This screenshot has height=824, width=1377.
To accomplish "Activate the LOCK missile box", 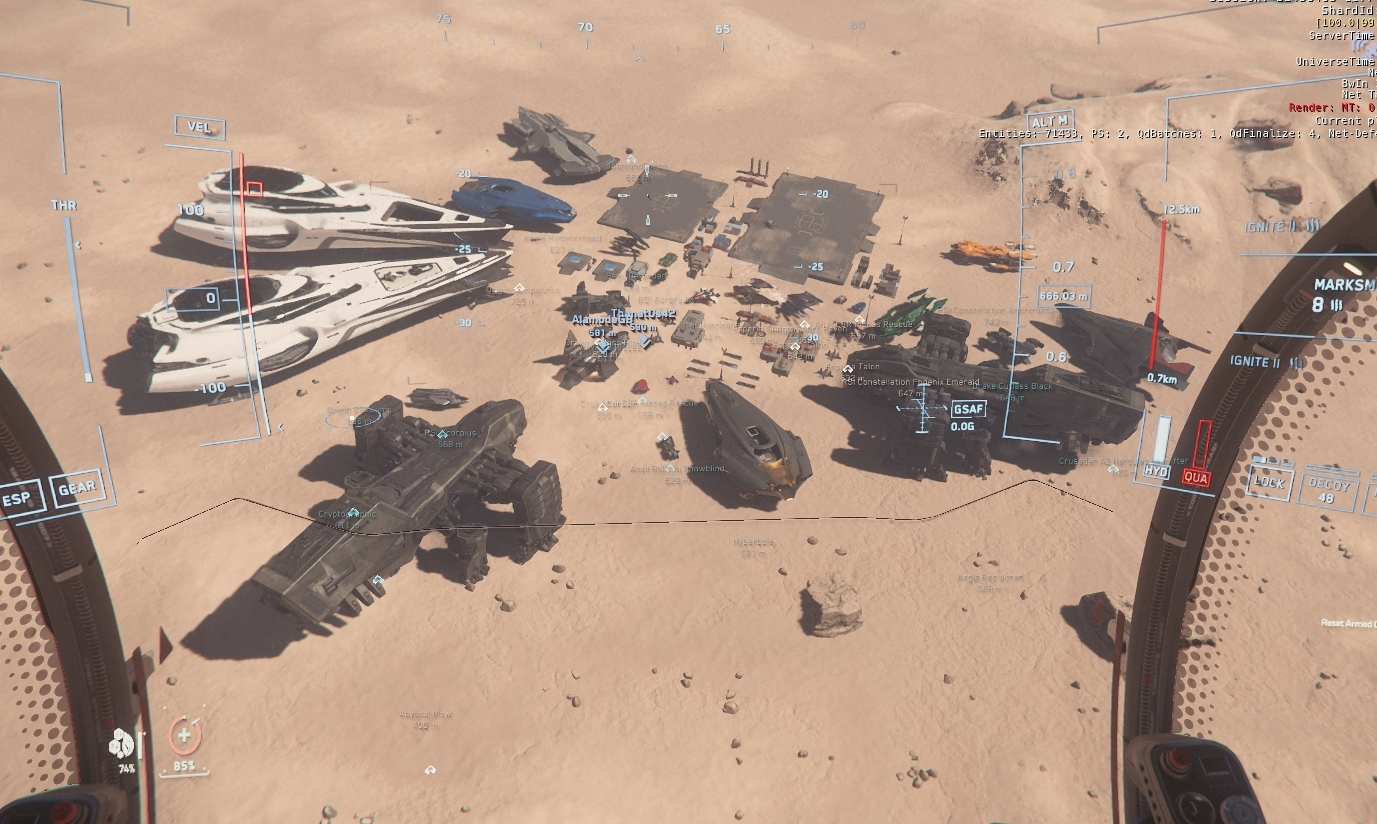I will (x=1270, y=482).
